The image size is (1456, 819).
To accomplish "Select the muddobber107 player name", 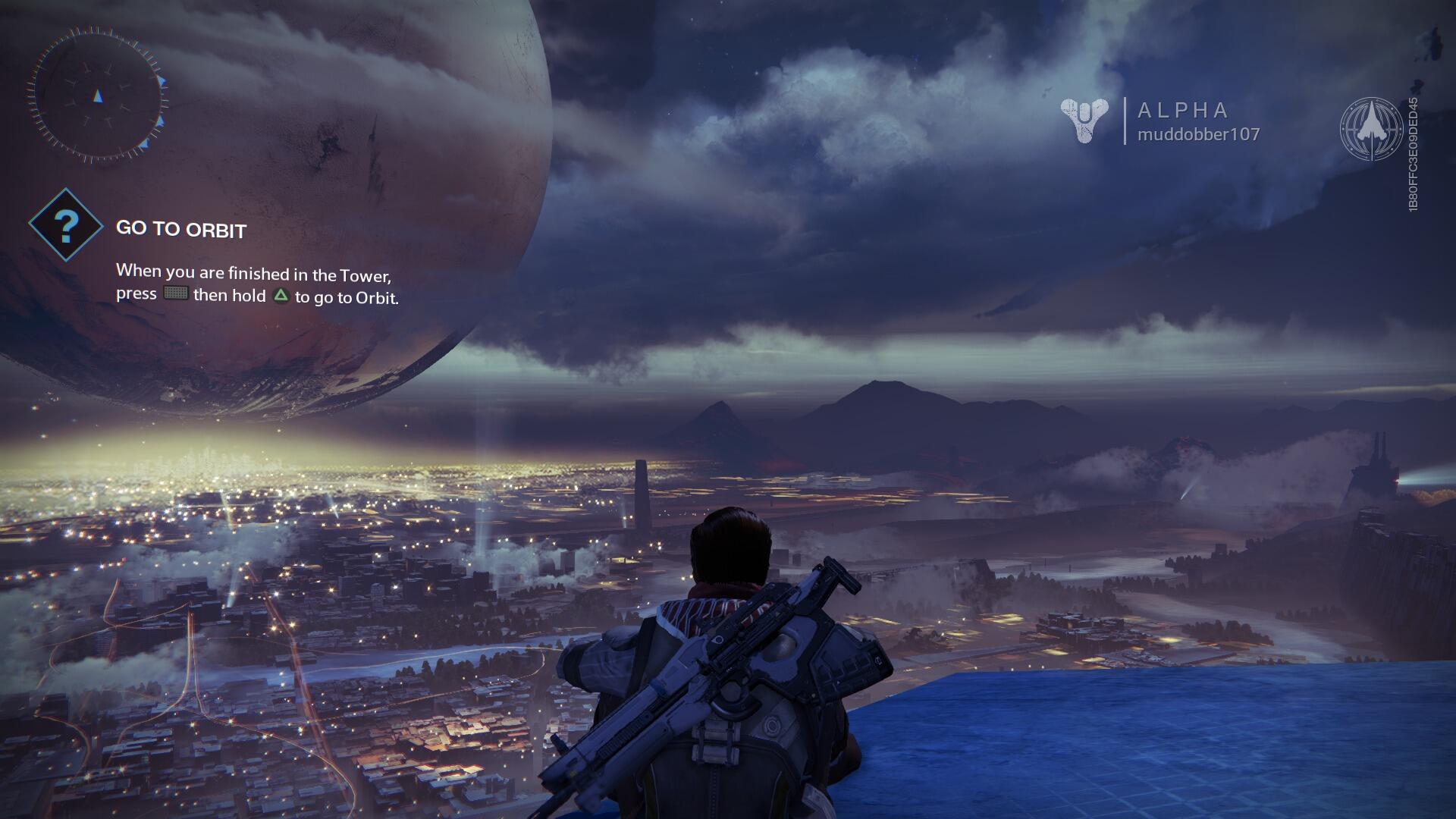I will (1198, 135).
